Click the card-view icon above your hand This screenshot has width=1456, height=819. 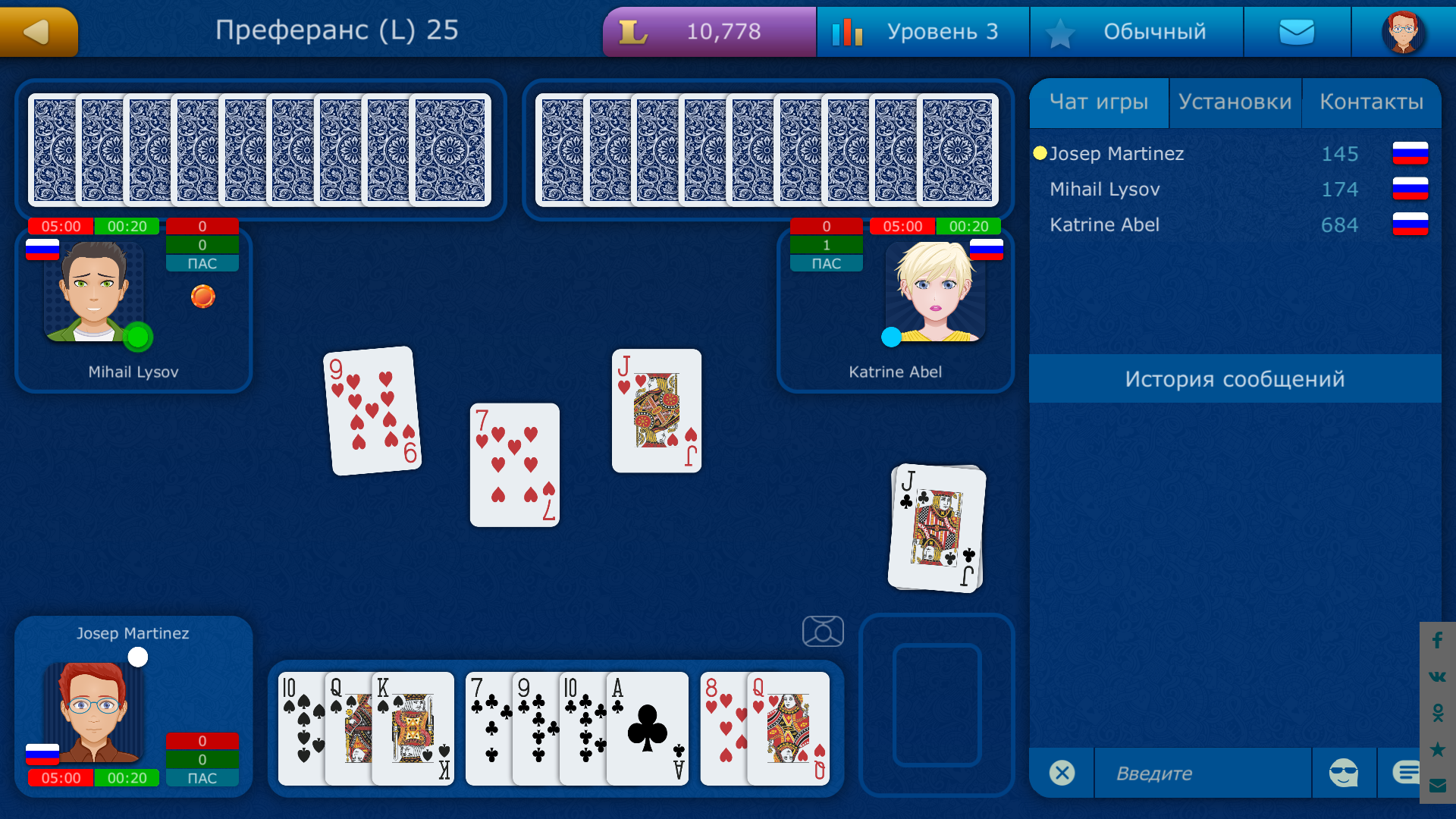point(823,631)
